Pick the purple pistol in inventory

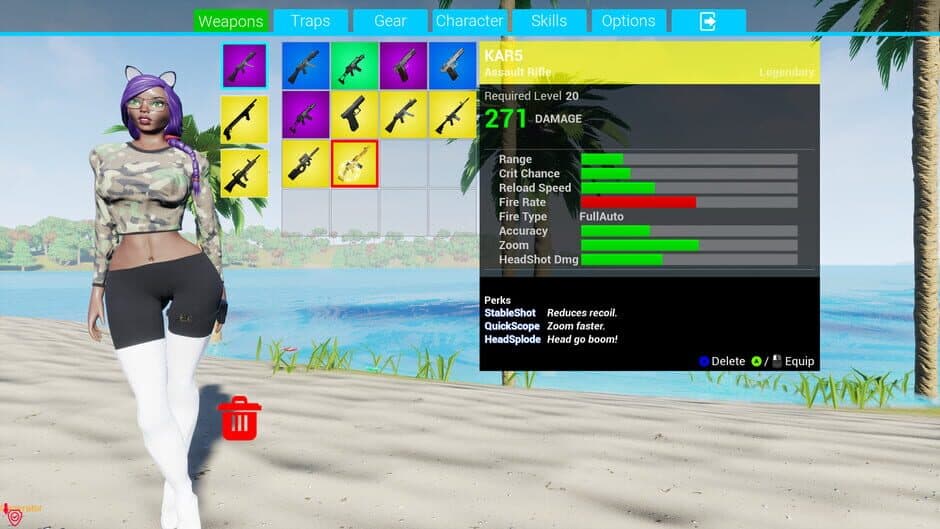(404, 65)
